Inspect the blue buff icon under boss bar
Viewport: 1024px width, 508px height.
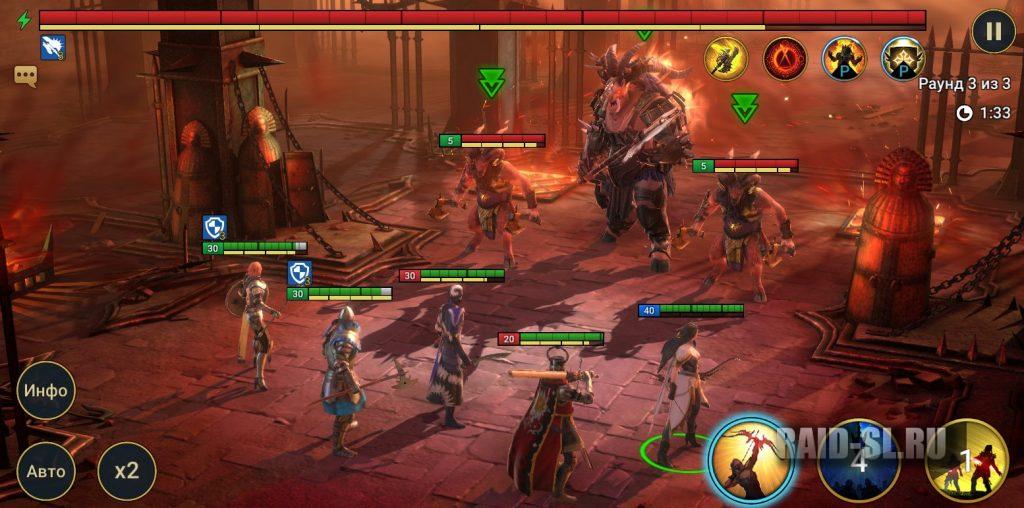pyautogui.click(x=53, y=46)
